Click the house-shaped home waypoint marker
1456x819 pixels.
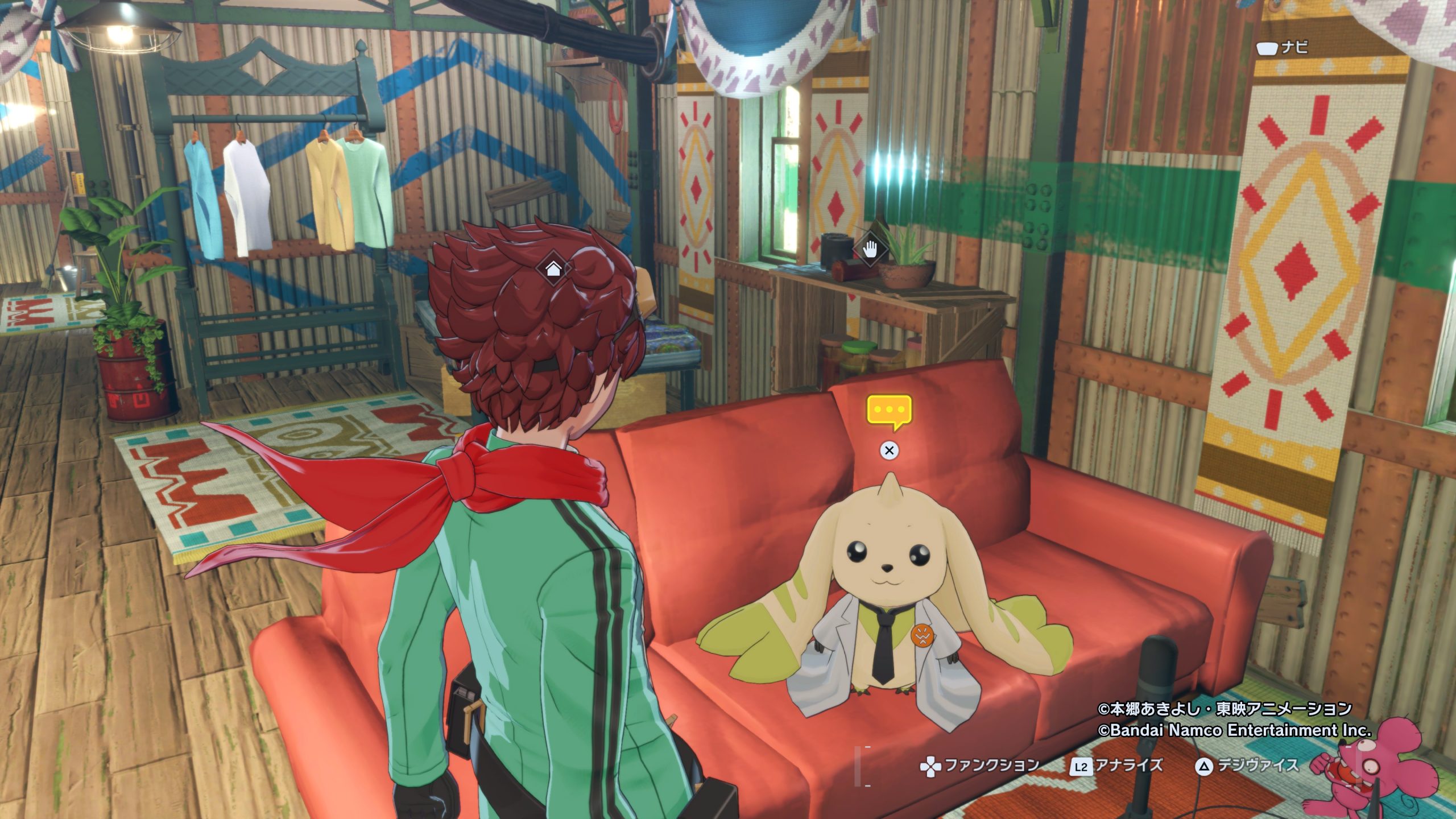(553, 268)
